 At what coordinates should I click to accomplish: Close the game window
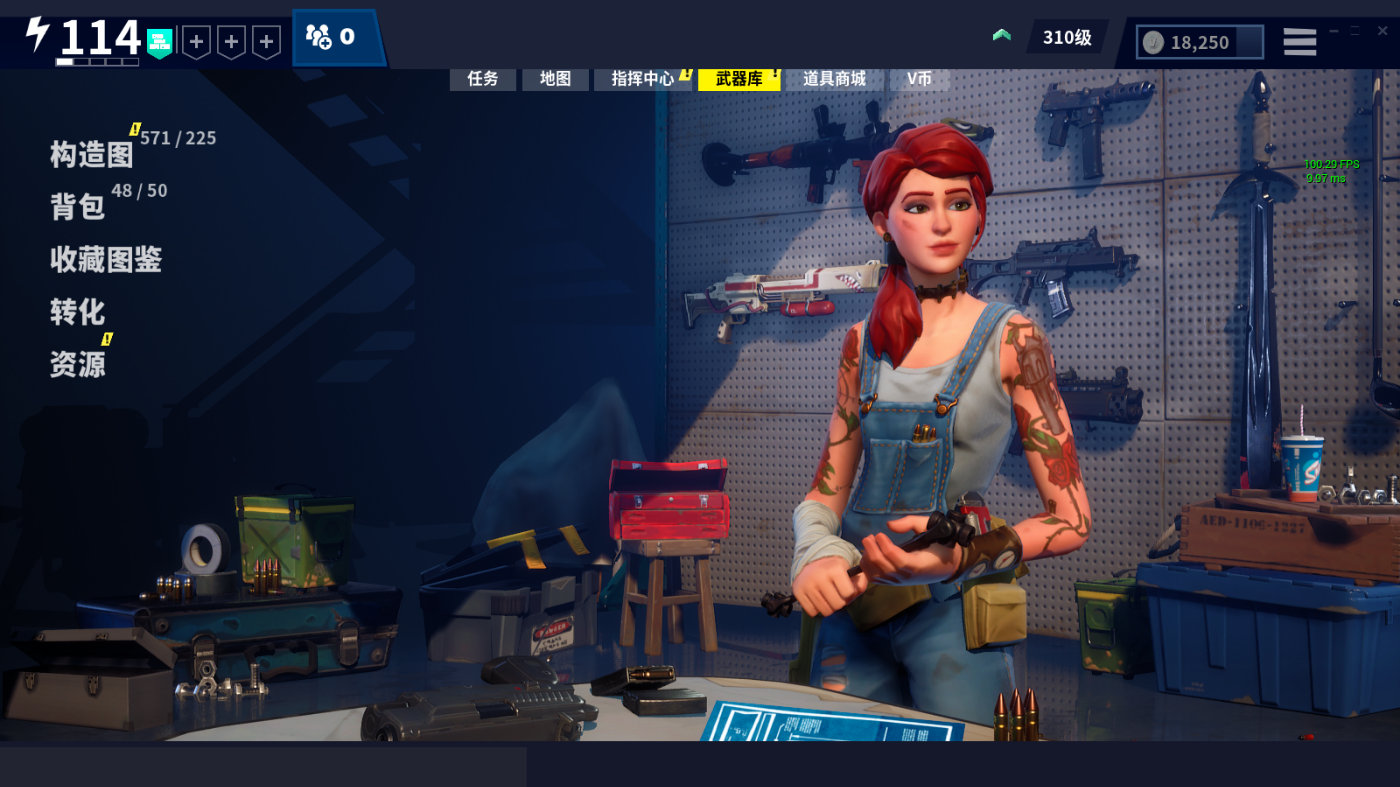pos(1382,31)
